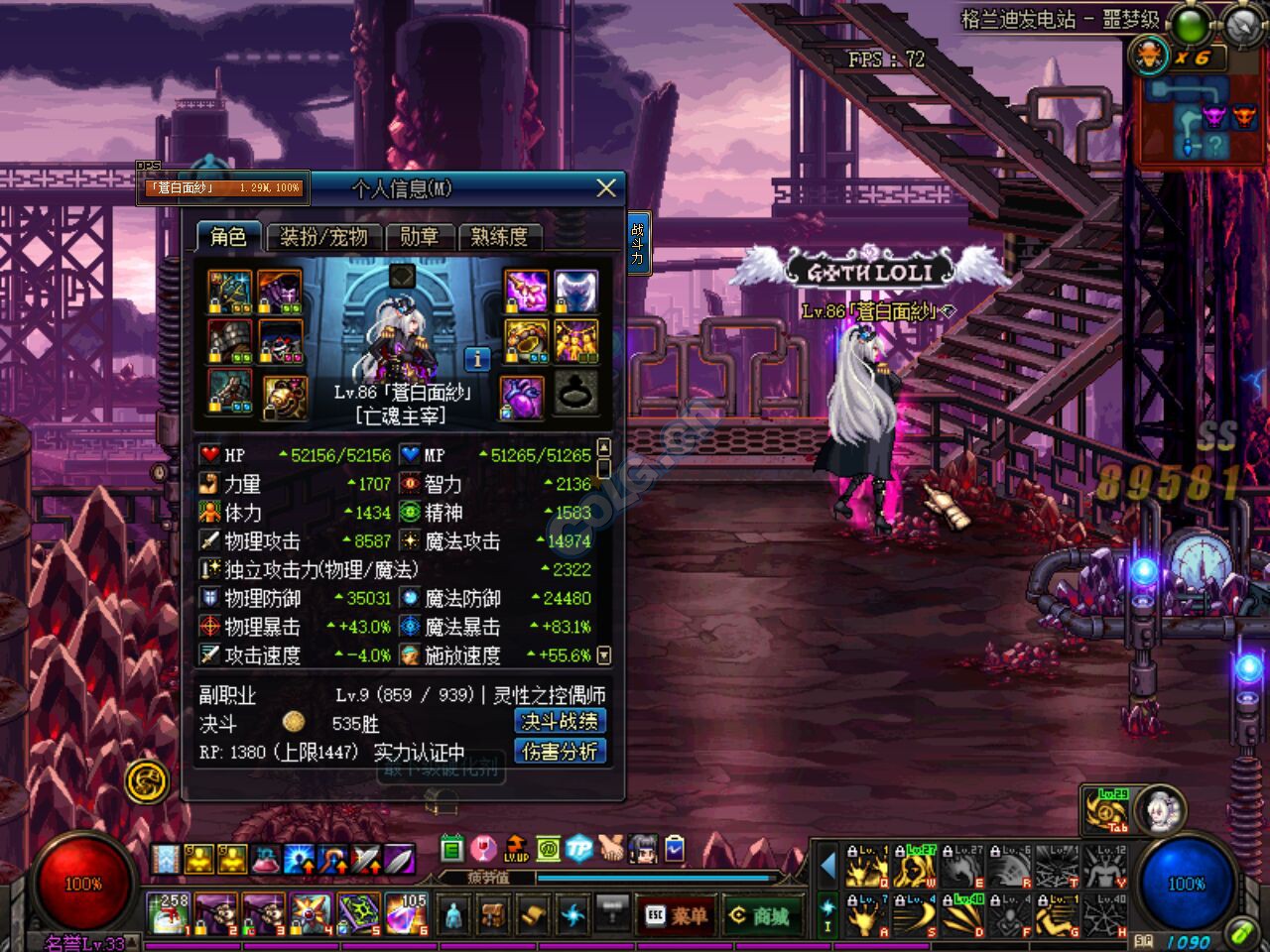The width and height of the screenshot is (1270, 952).
Task: Toggle the lock on the second-row armor slot
Action: pyautogui.click(x=215, y=356)
